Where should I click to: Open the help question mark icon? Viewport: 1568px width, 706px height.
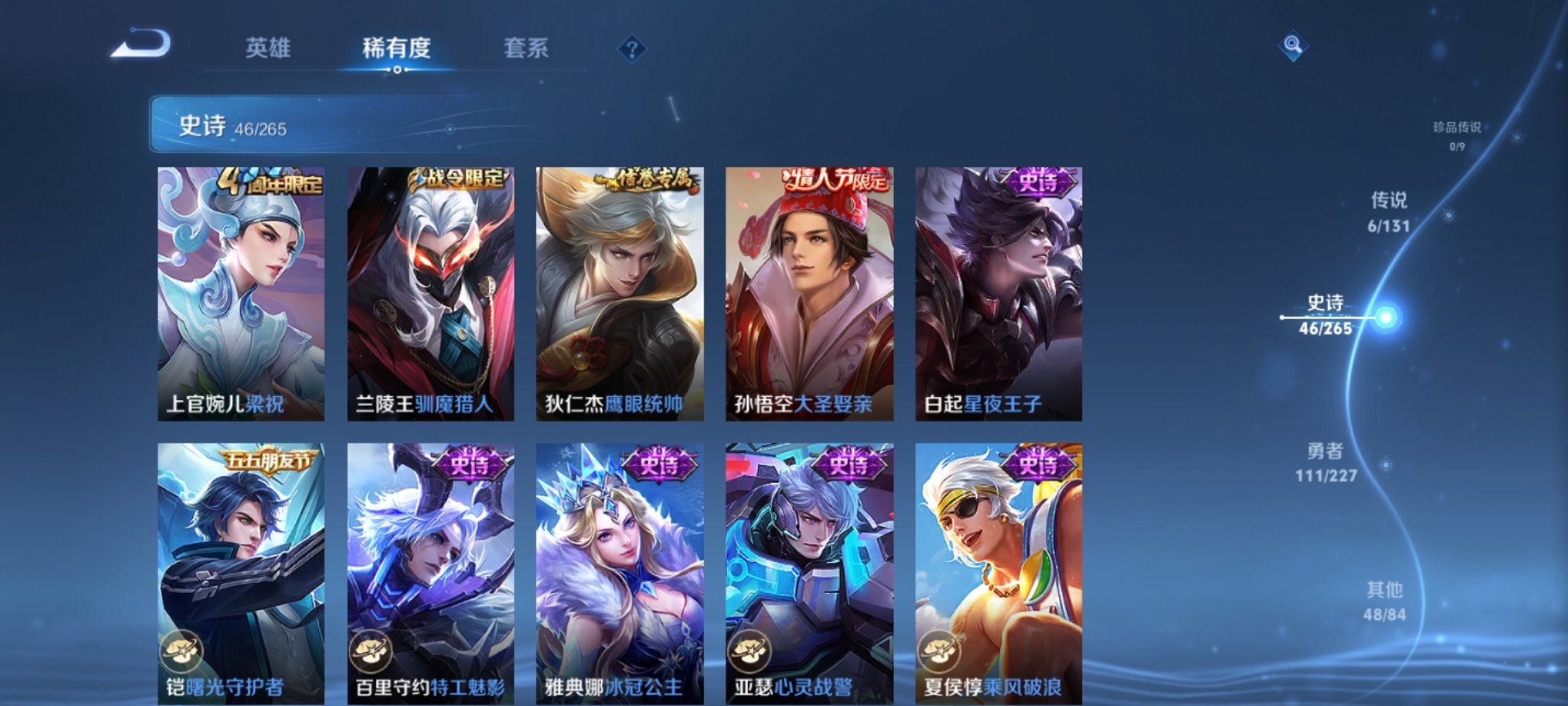pyautogui.click(x=632, y=50)
